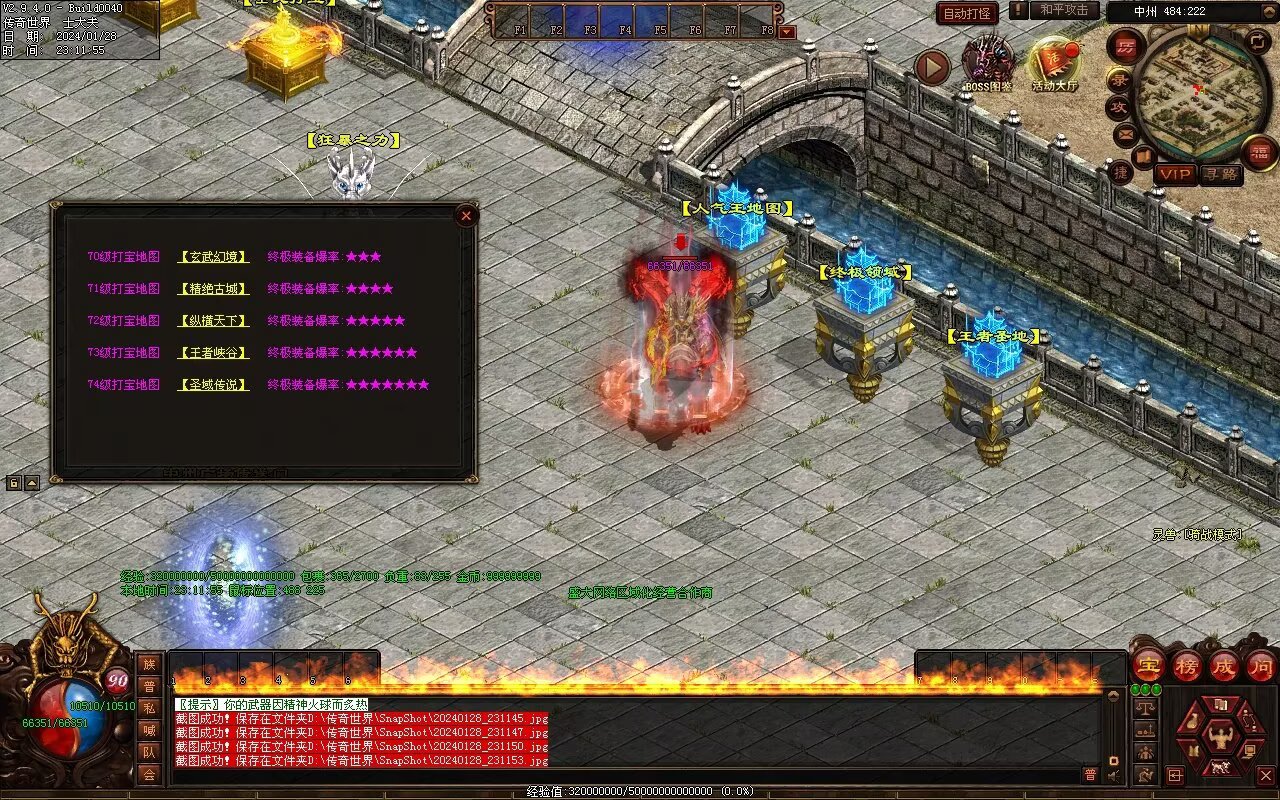Choose the 精绝古城 level 71 map link
The image size is (1280, 800).
[213, 289]
